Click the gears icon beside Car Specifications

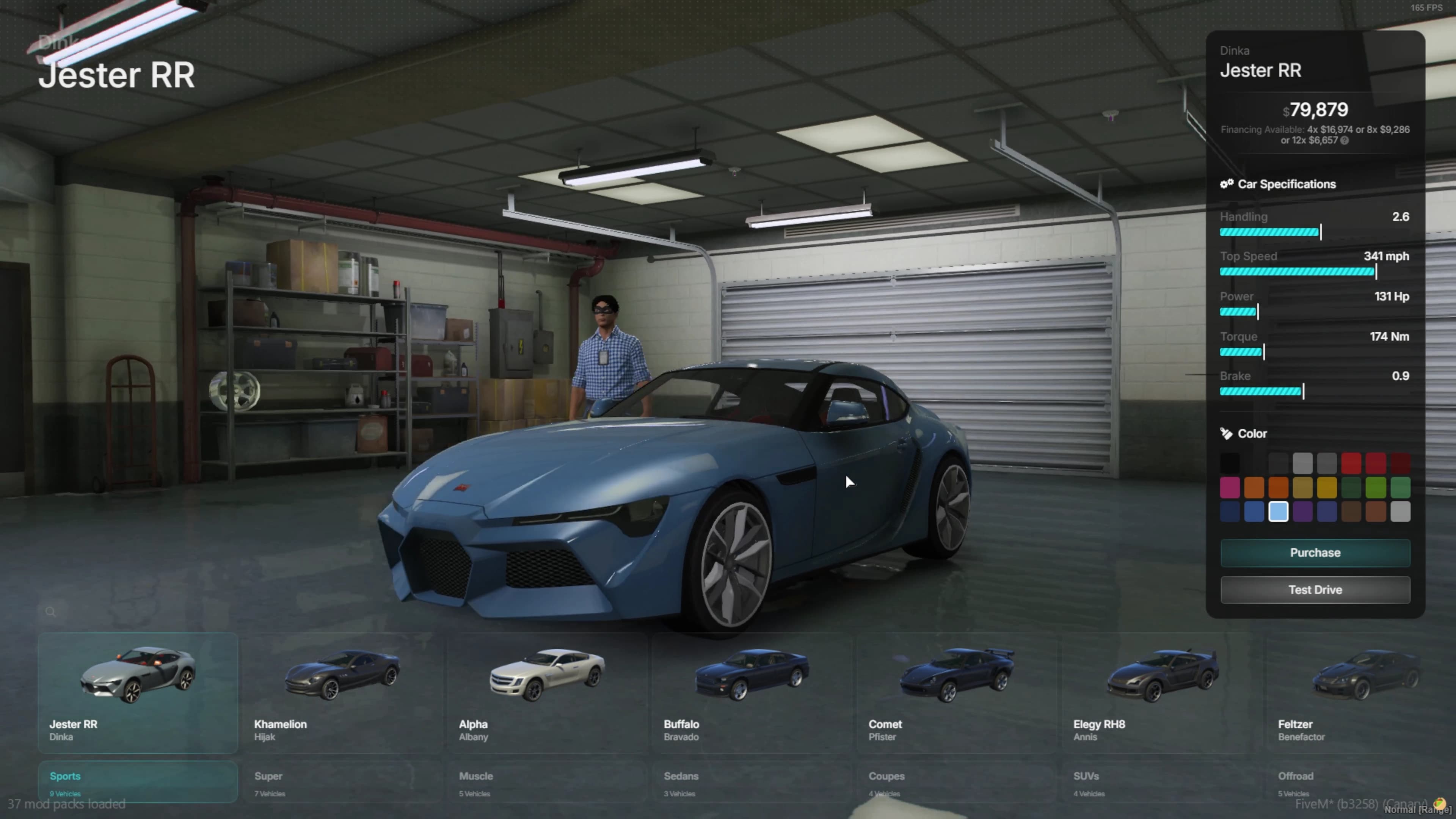coord(1227,184)
